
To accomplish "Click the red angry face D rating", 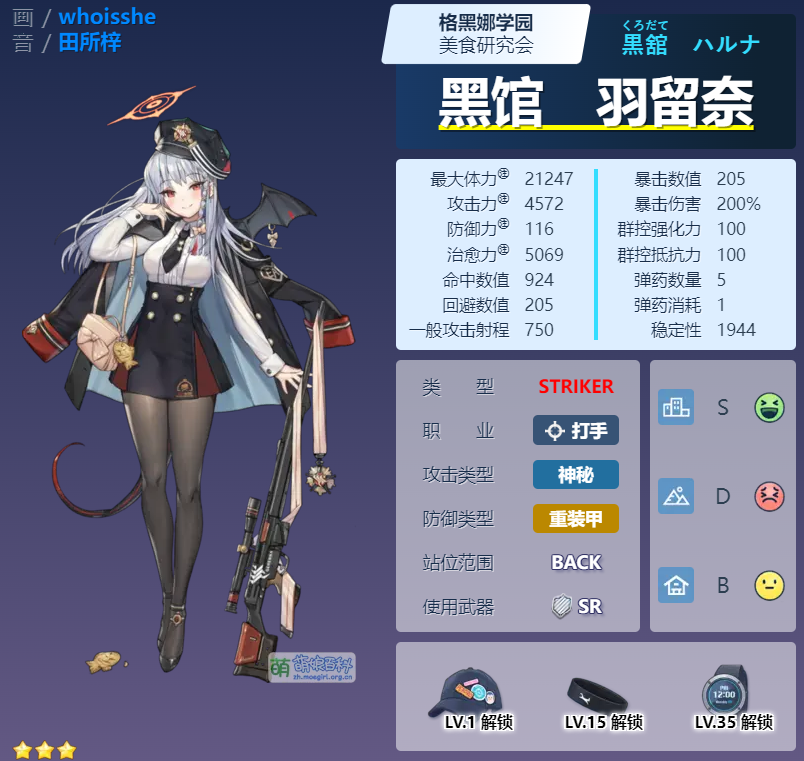I will (x=769, y=496).
